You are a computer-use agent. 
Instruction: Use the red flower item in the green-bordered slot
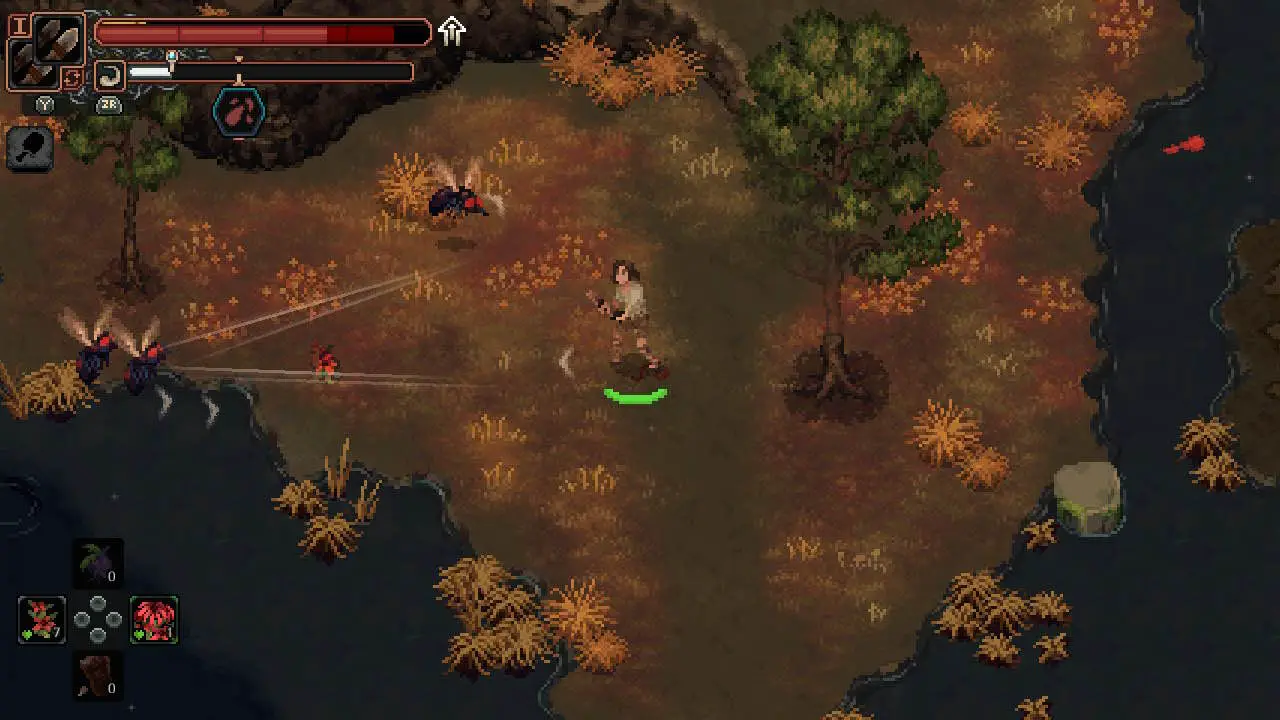154,619
